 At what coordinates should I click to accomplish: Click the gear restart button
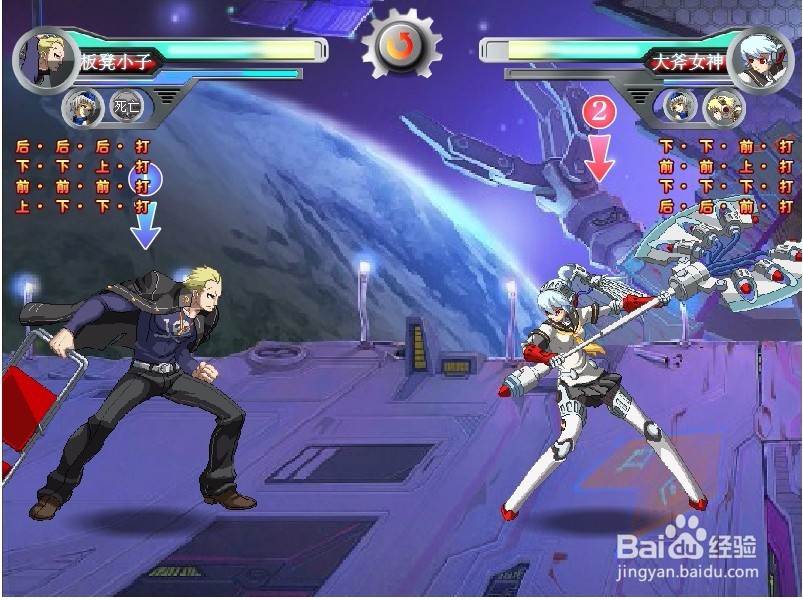pos(401,44)
